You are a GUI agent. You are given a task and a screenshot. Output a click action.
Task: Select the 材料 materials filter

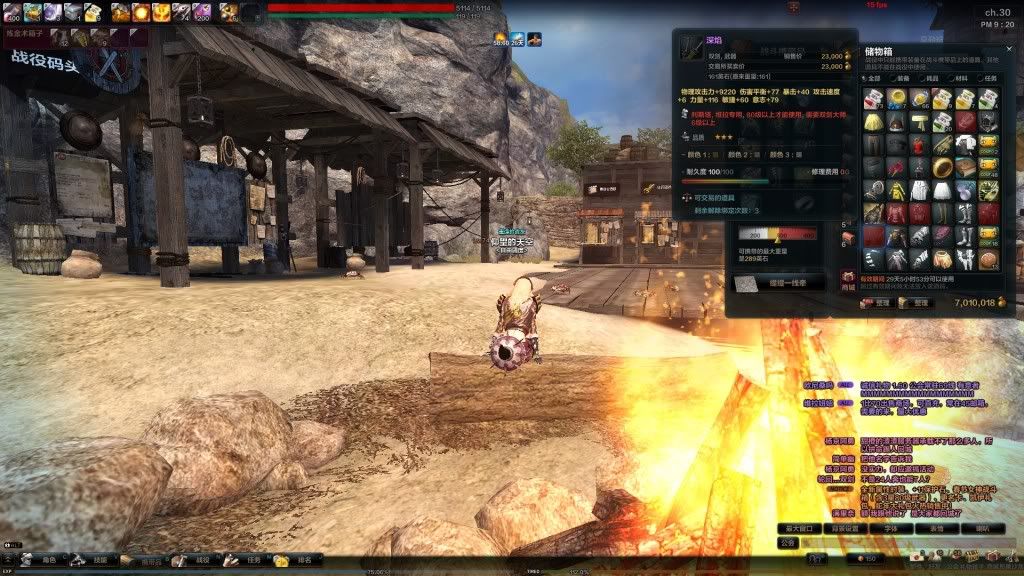[958, 77]
